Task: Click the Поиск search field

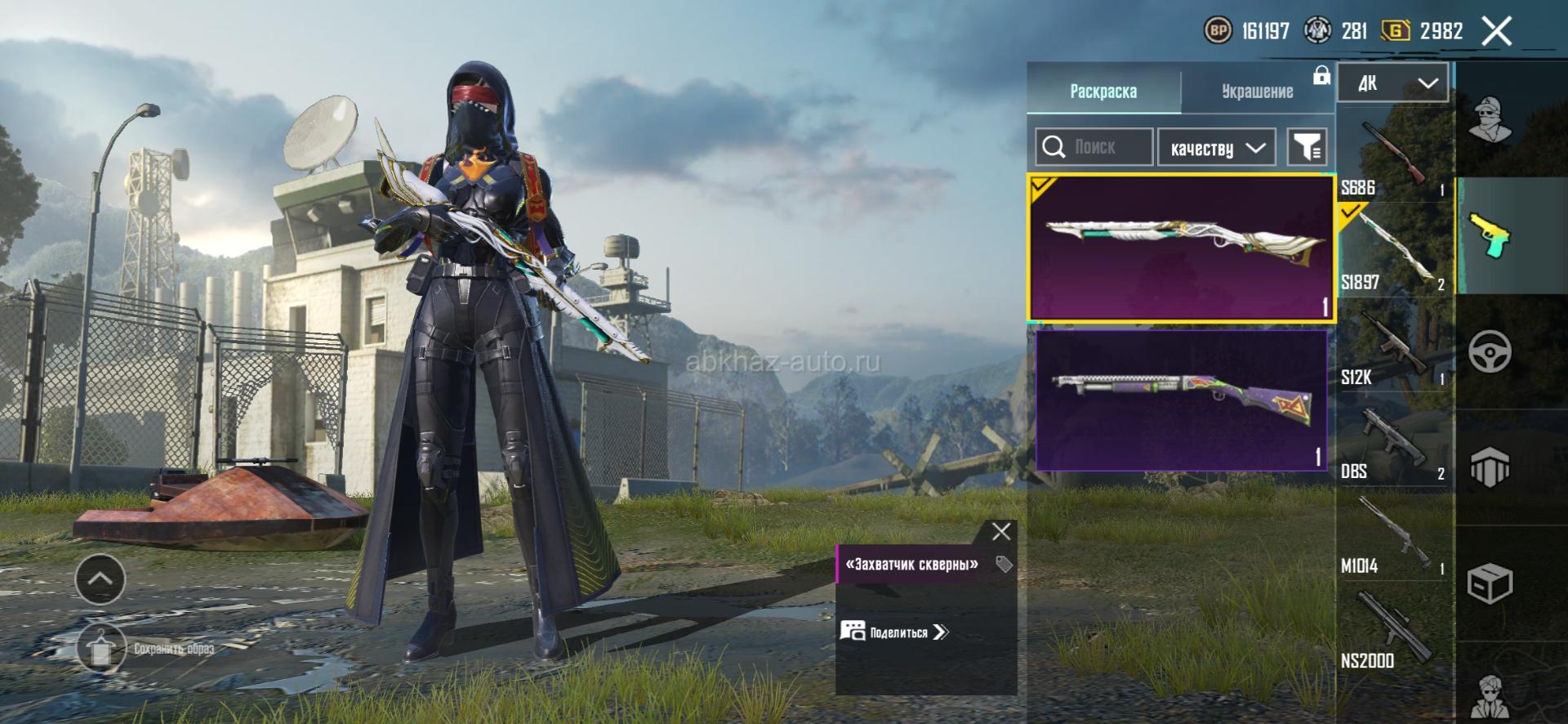Action: (x=1094, y=147)
